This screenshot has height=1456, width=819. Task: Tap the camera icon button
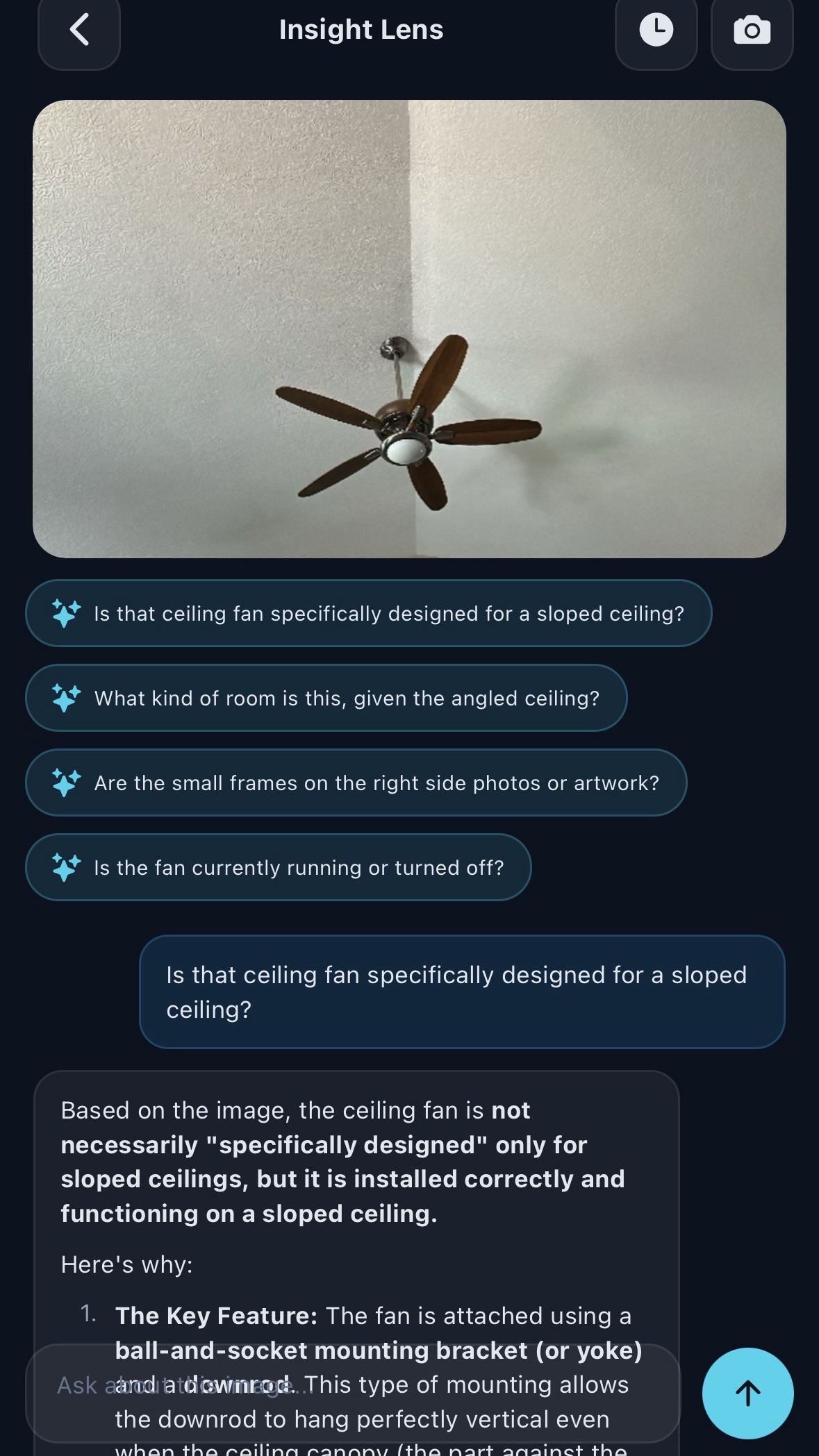click(x=752, y=31)
